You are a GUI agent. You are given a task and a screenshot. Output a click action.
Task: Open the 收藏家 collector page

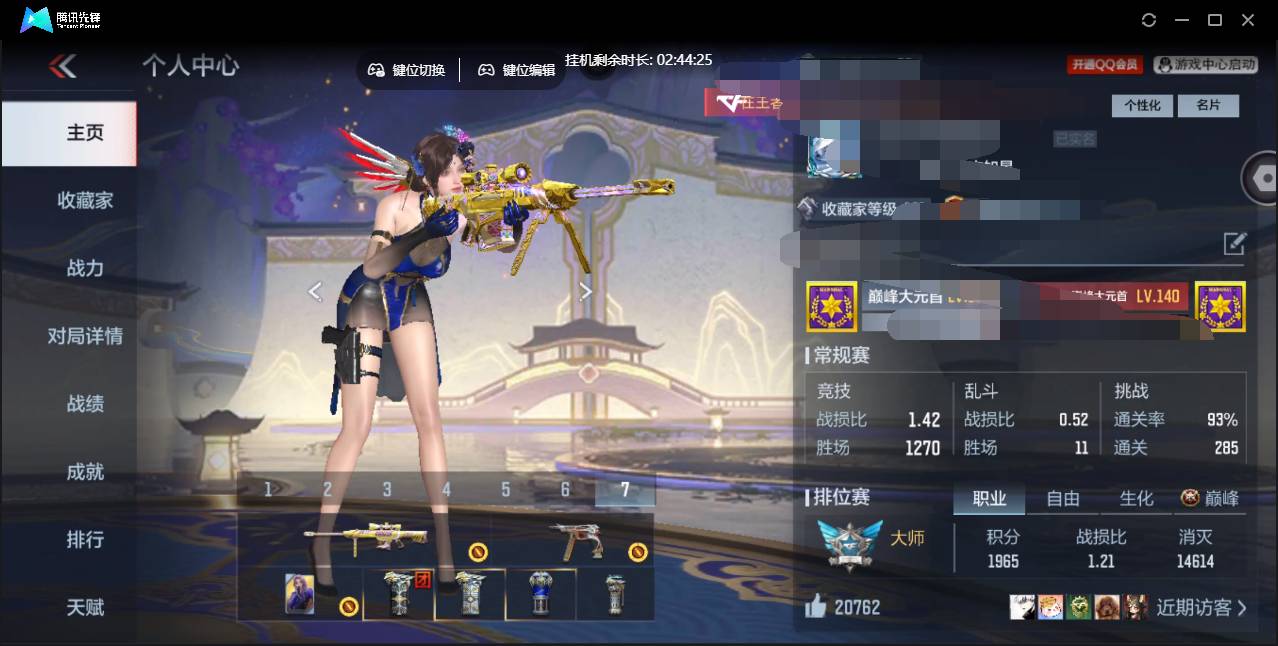pyautogui.click(x=85, y=201)
